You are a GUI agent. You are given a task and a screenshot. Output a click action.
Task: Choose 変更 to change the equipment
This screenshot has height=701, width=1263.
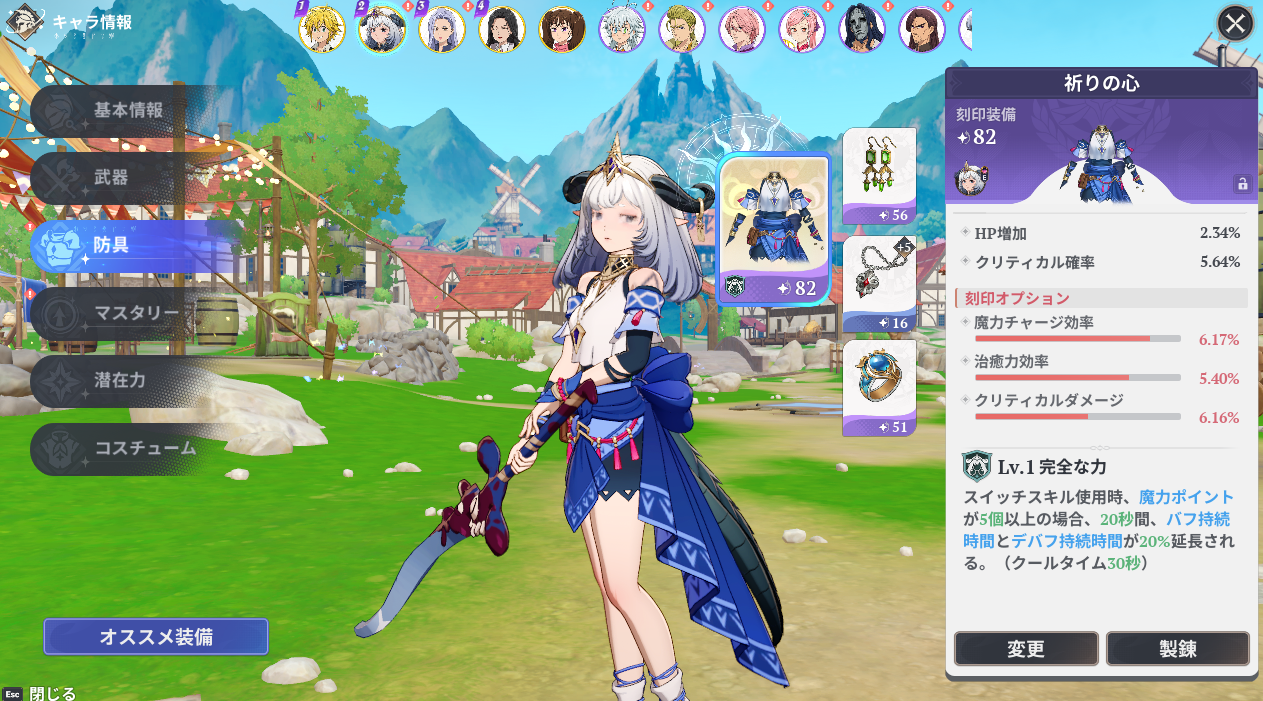pyautogui.click(x=1026, y=649)
